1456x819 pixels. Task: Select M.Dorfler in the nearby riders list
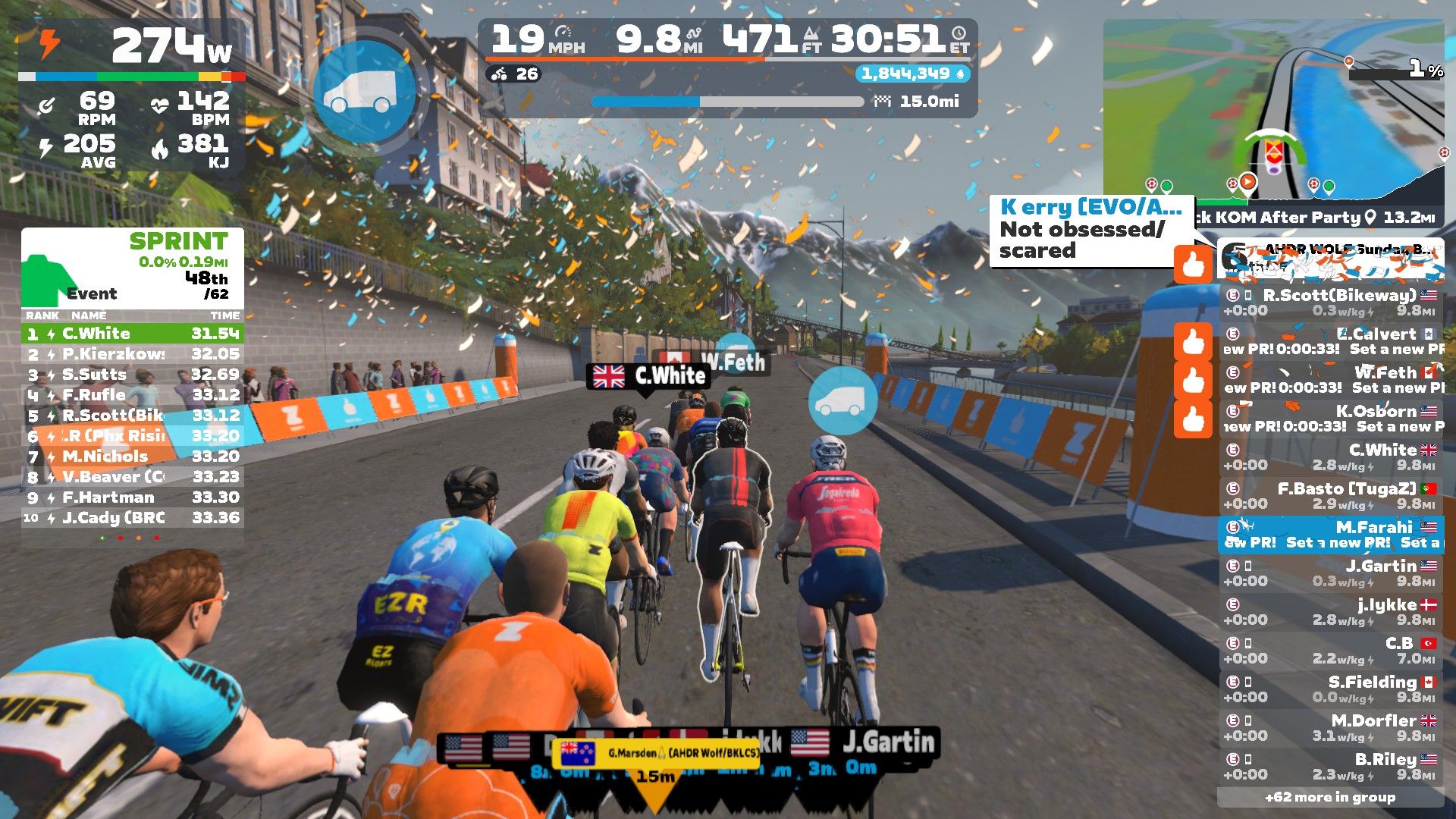pyautogui.click(x=1331, y=728)
